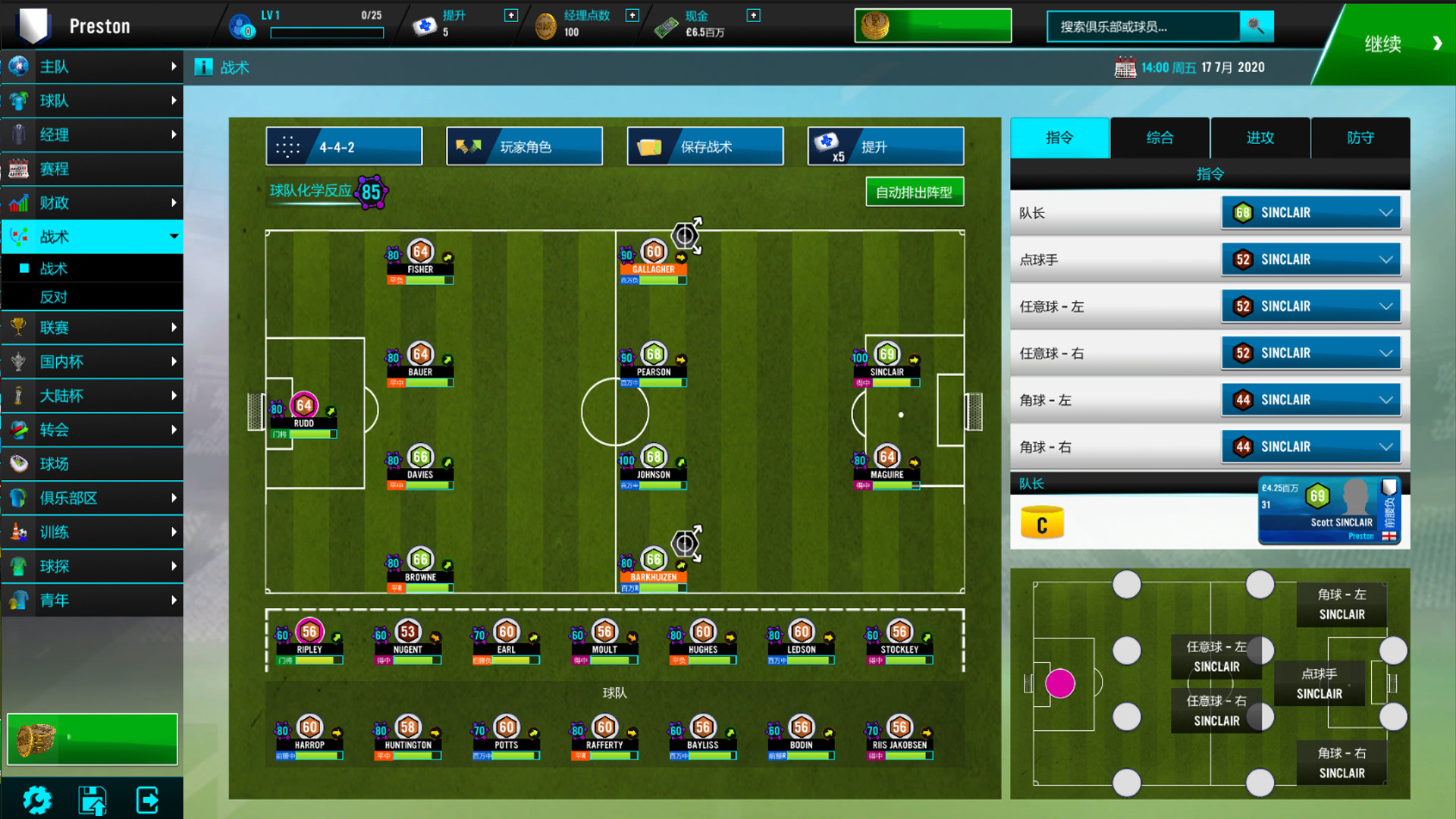Increase 经理点数 with its plus button
The width and height of the screenshot is (1456, 819).
631,14
